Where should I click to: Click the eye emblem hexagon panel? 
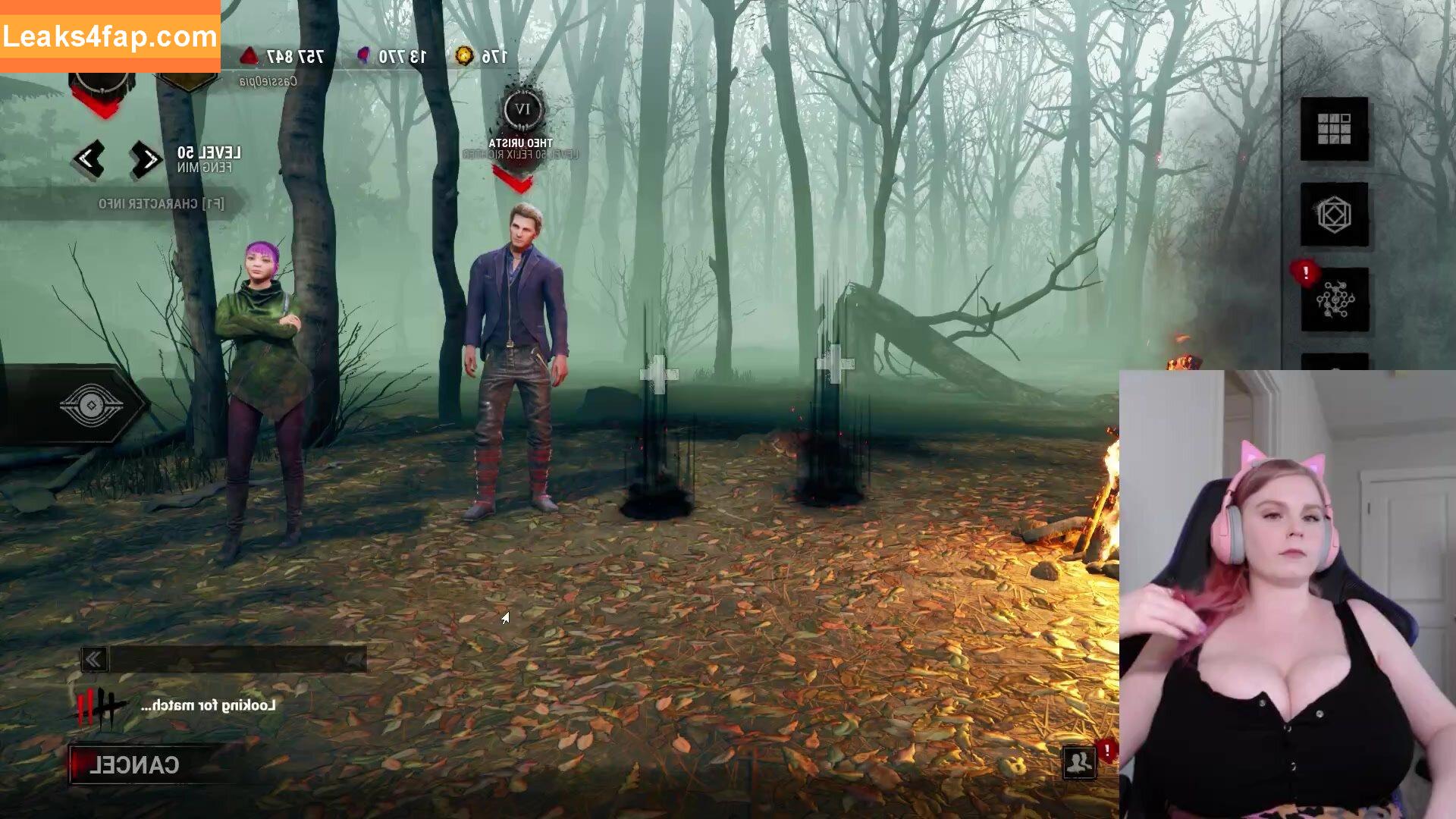click(91, 406)
